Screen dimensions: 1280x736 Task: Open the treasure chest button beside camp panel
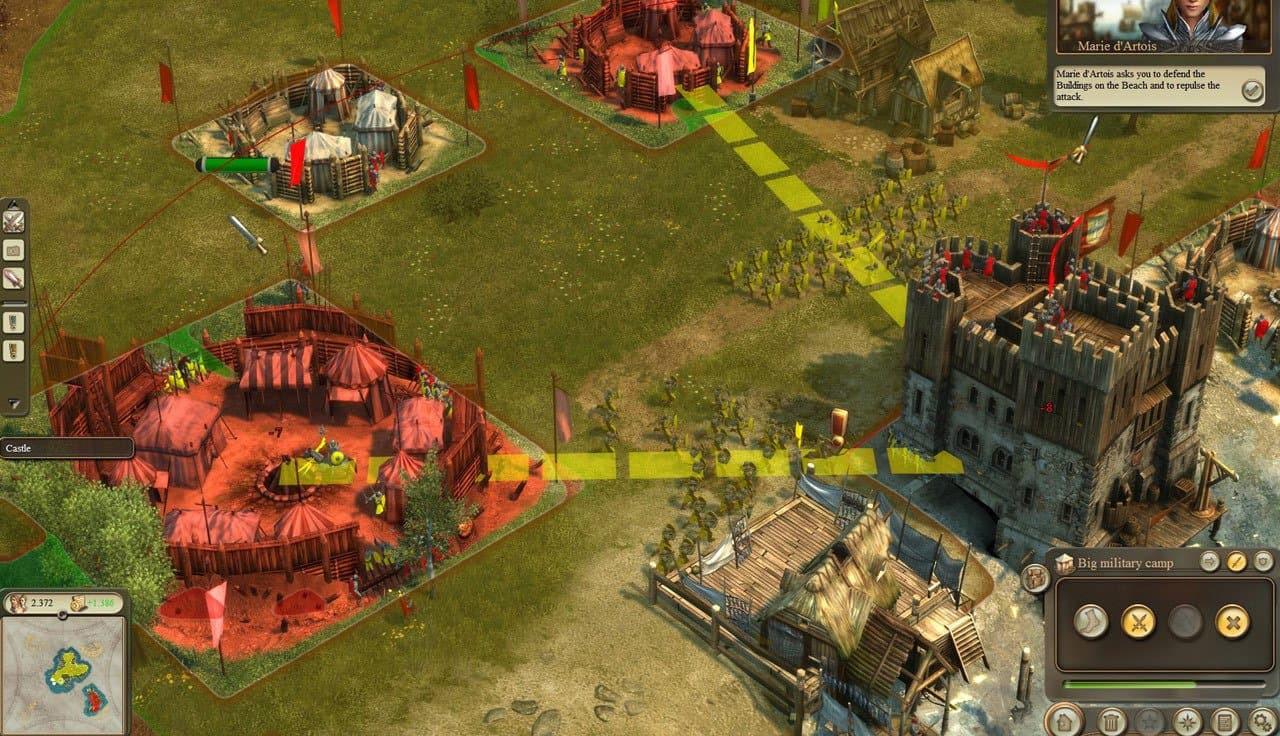1035,578
